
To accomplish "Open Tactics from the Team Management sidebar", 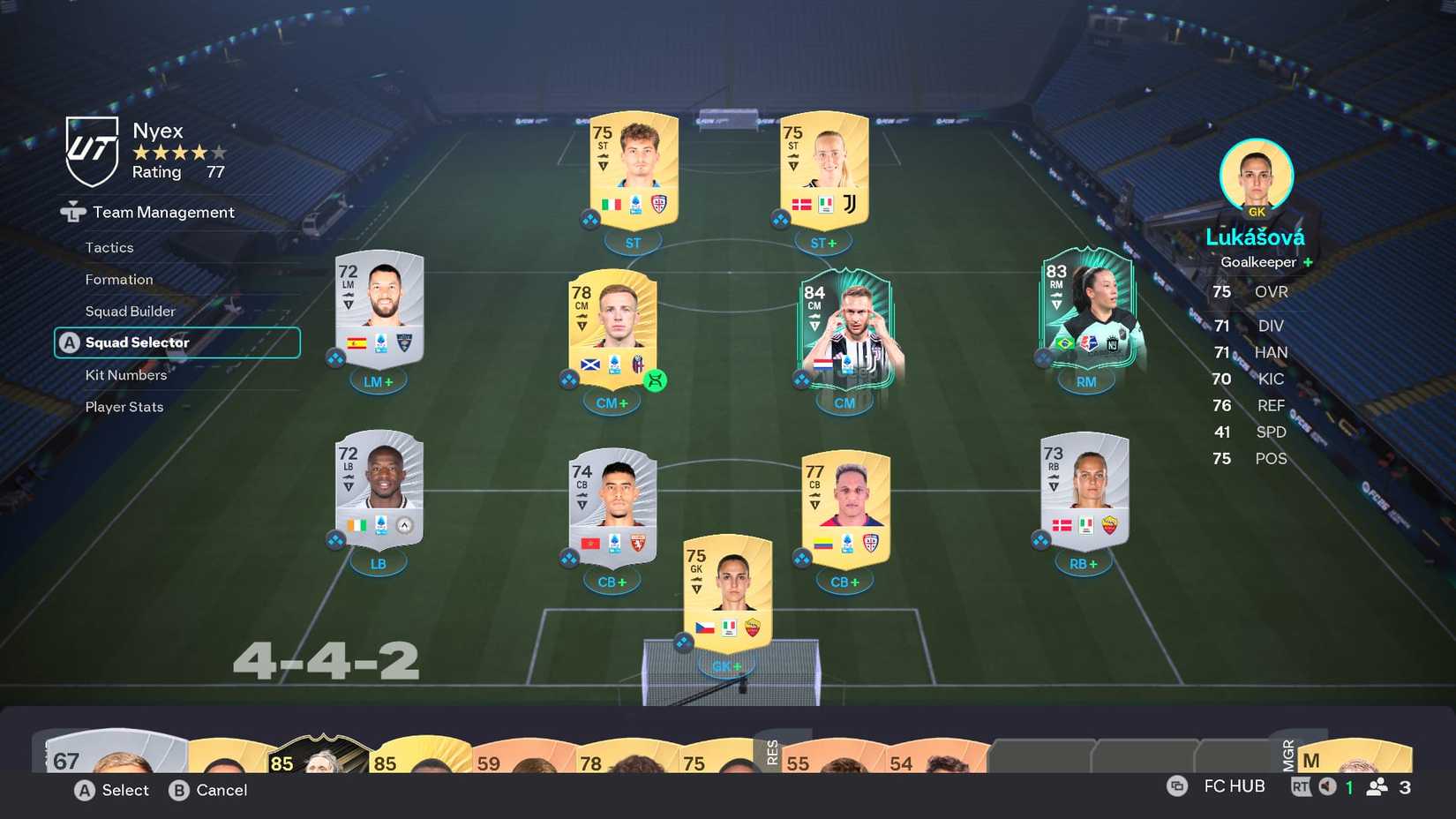I will 109,248.
